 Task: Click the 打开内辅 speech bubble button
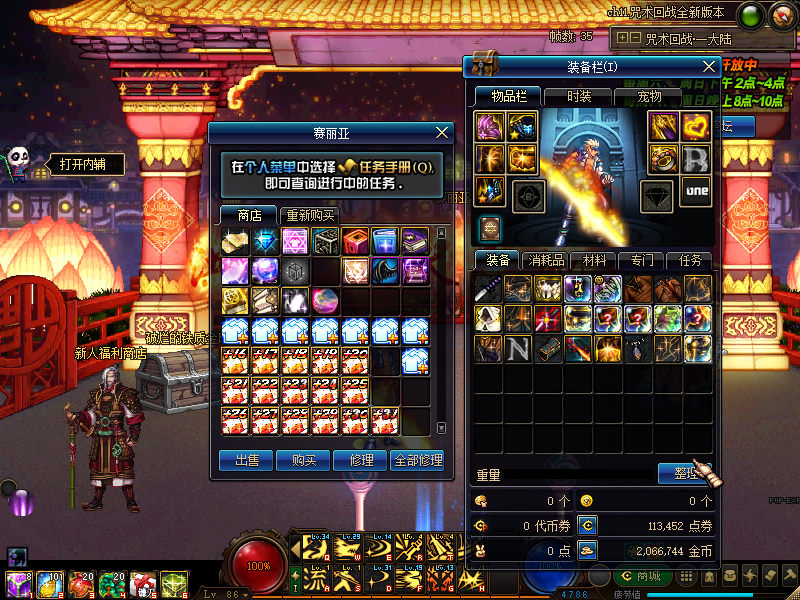(x=81, y=164)
